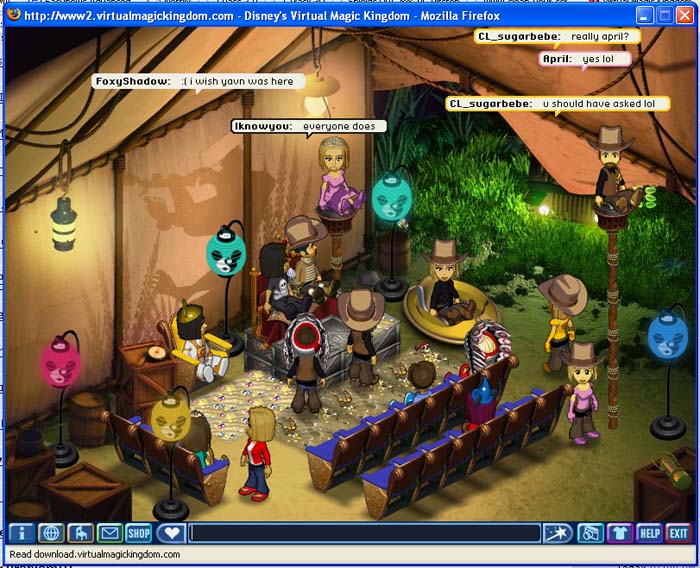Open the t-shirt clothing button
The width and height of the screenshot is (700, 568).
pos(620,533)
